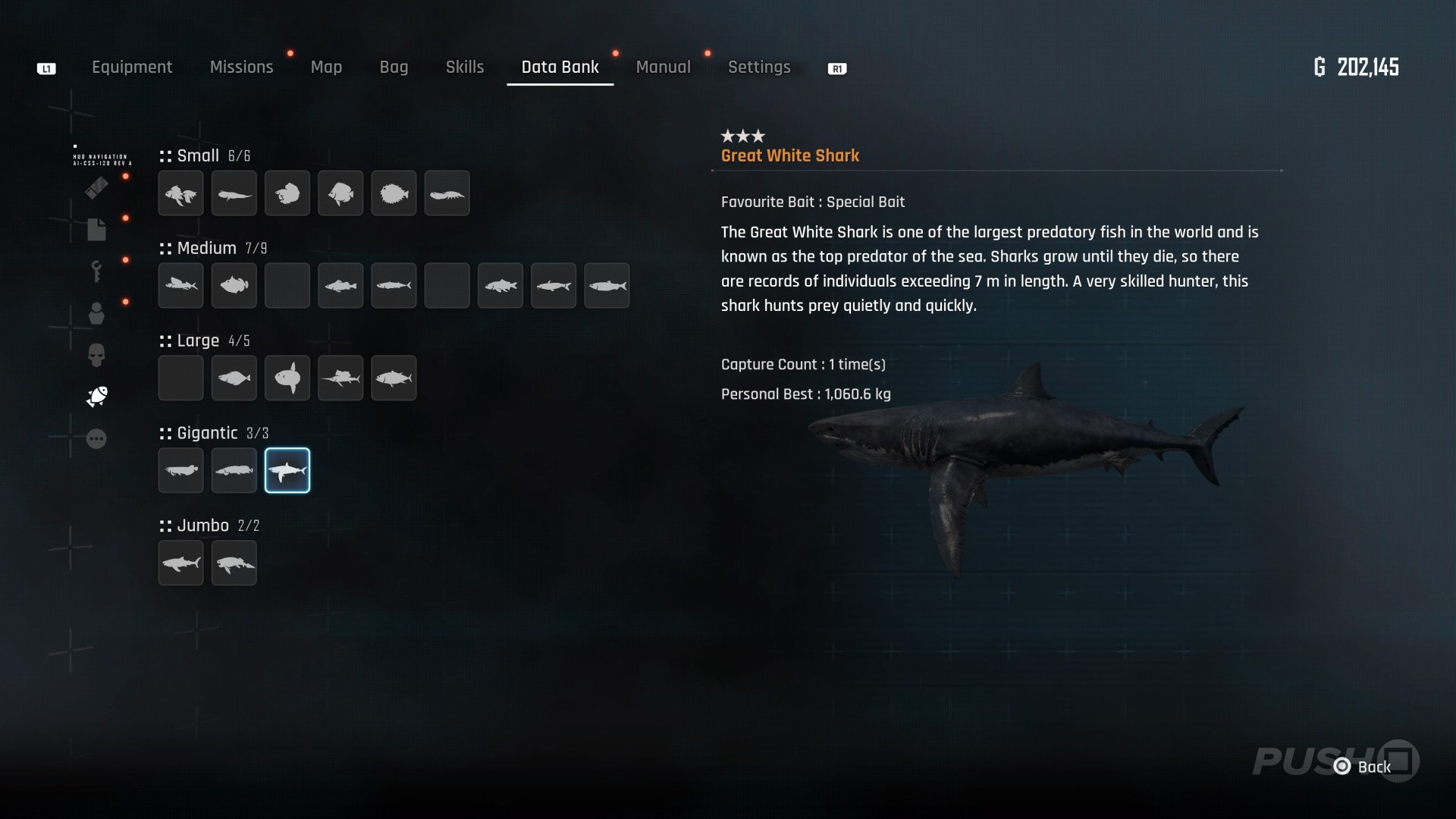Select the shrimp-shaped fish entry
The image size is (1456, 819).
[x=447, y=193]
